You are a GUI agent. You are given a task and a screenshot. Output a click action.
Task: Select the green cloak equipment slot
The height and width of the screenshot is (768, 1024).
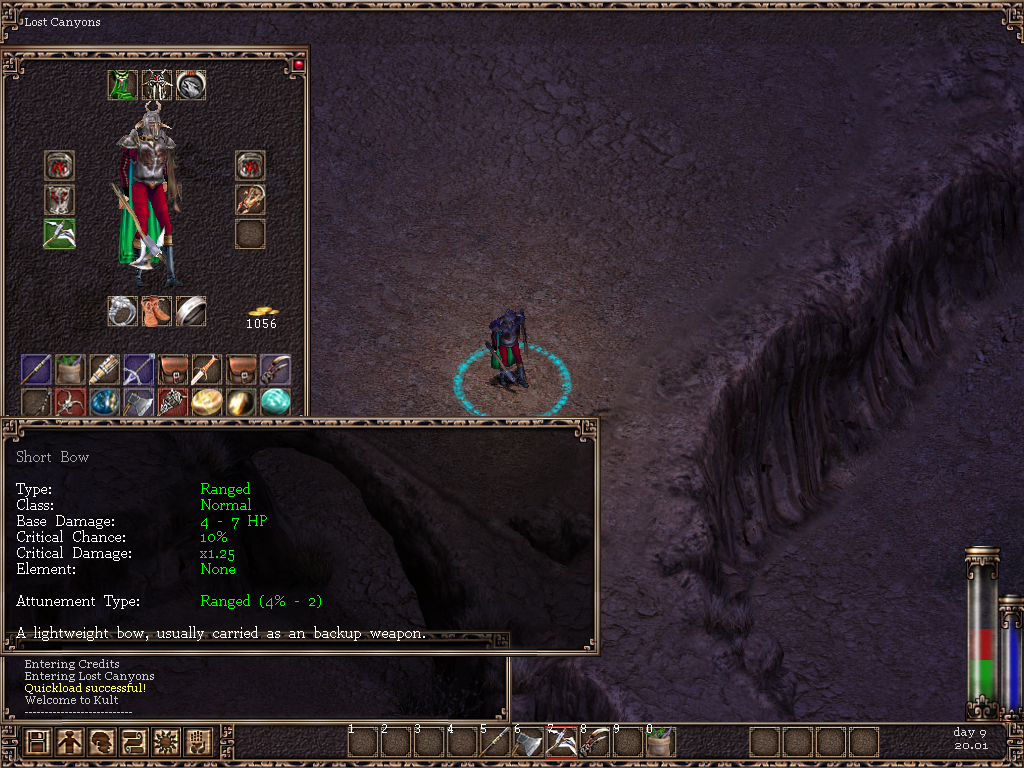coord(123,85)
